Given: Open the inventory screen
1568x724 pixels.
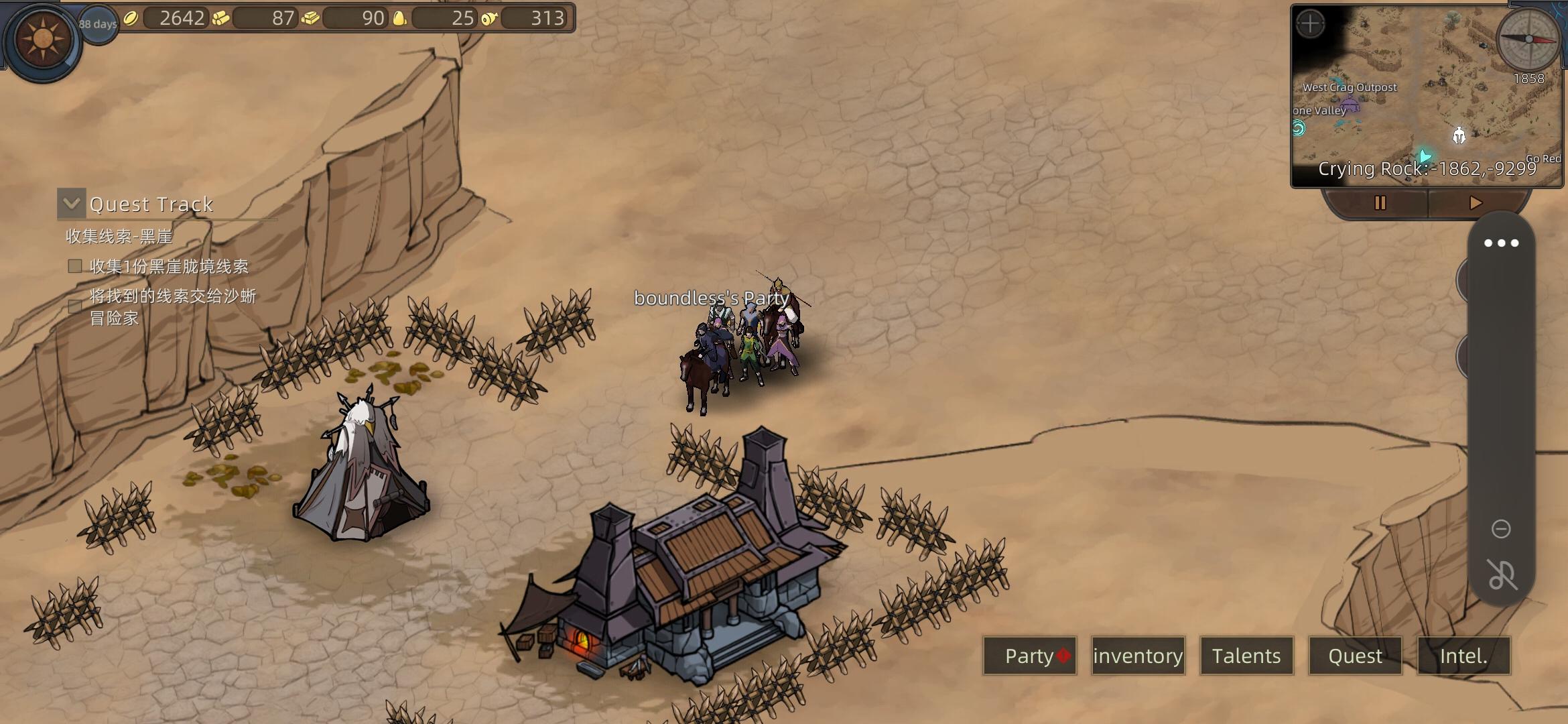Looking at the screenshot, I should coord(1138,656).
